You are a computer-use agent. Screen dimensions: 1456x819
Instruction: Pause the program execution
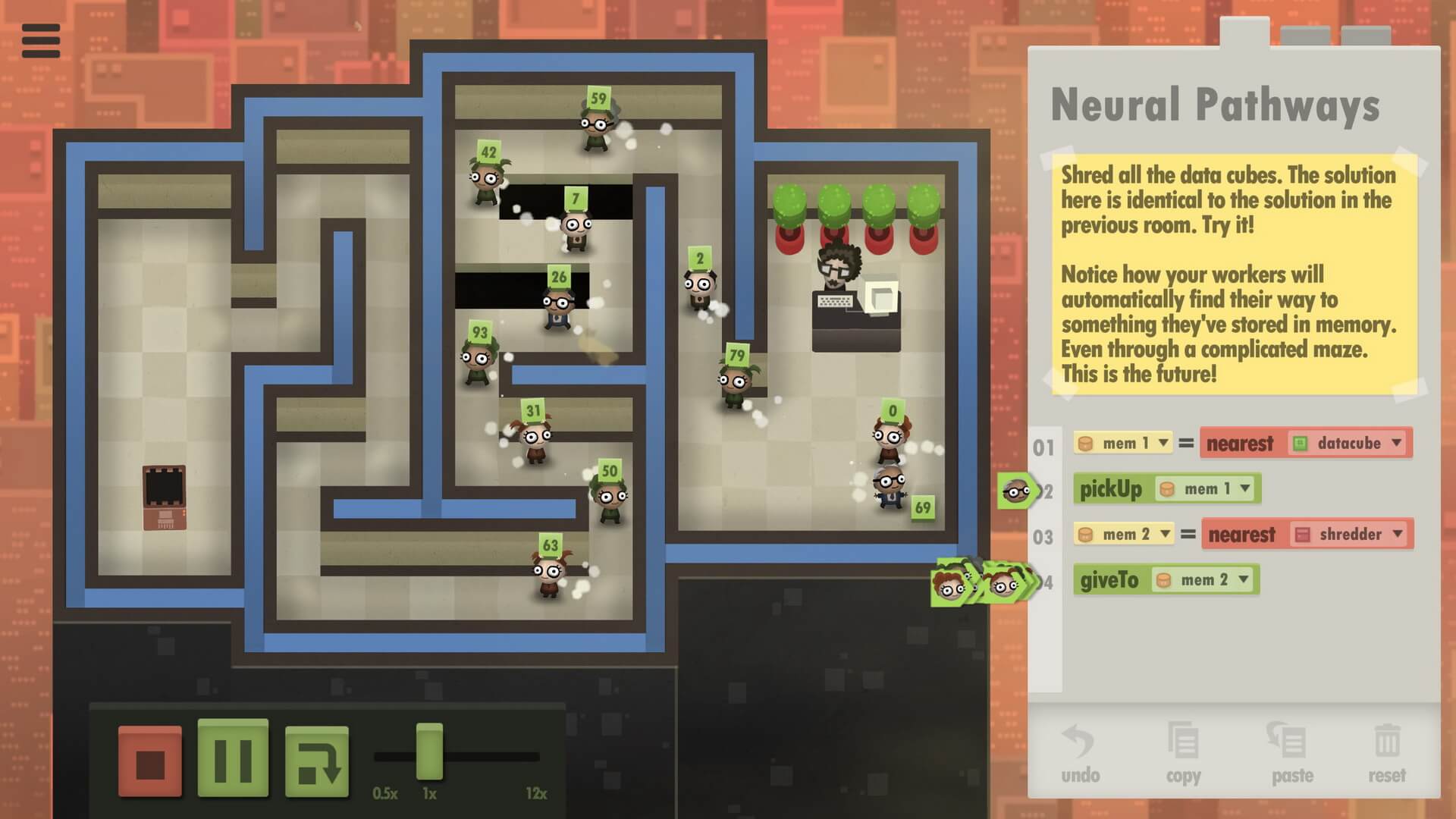(x=233, y=758)
